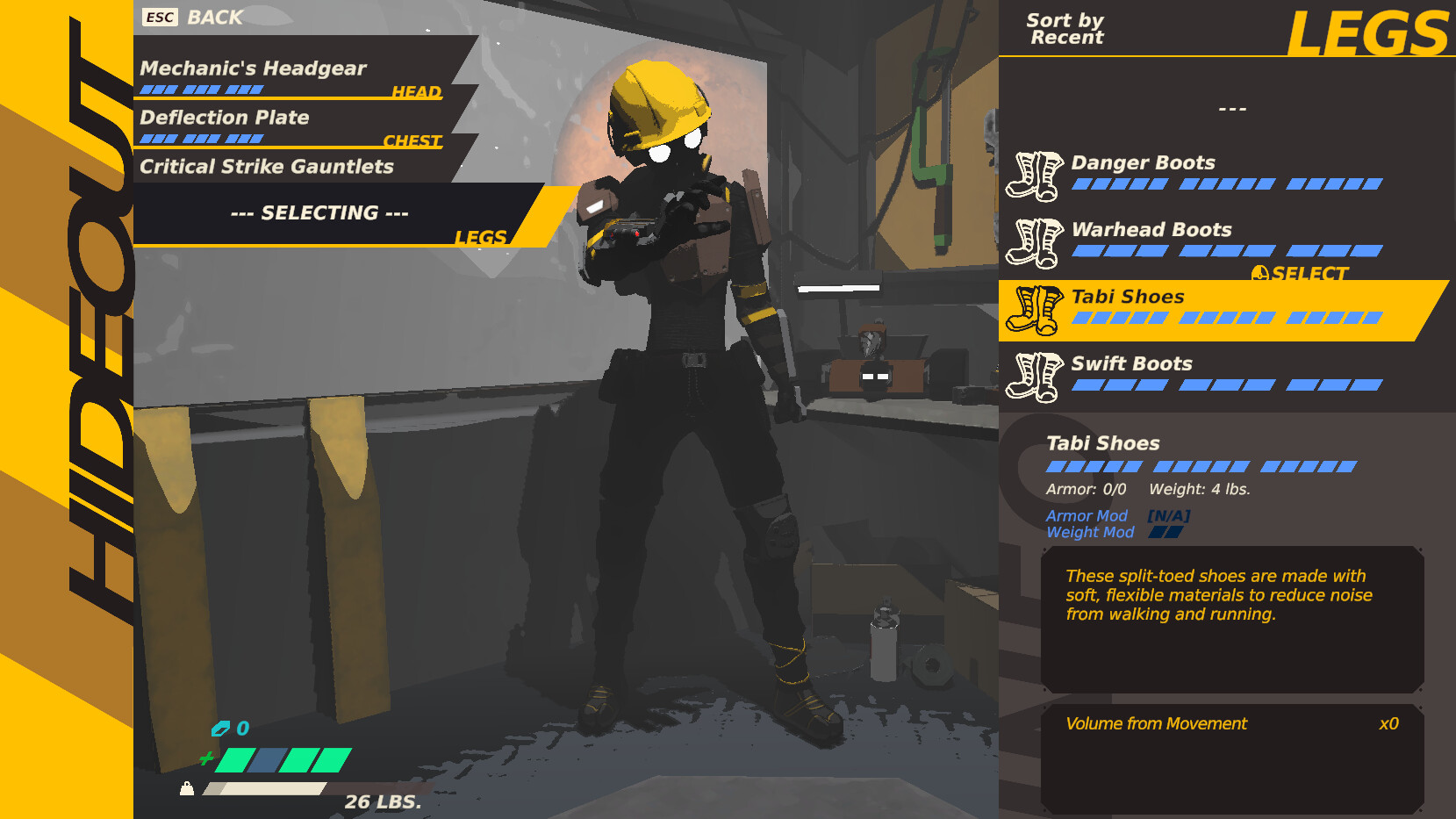
Task: Click the green plus icon above the weight bar
Action: point(208,758)
